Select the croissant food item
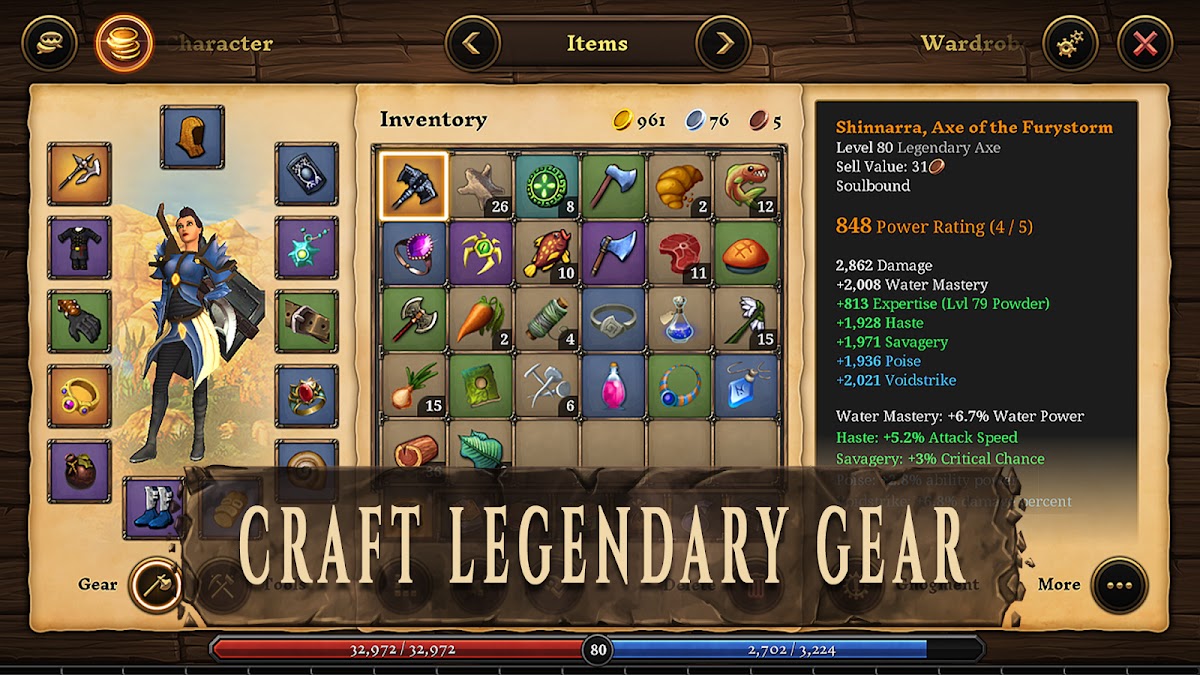 pyautogui.click(x=680, y=186)
